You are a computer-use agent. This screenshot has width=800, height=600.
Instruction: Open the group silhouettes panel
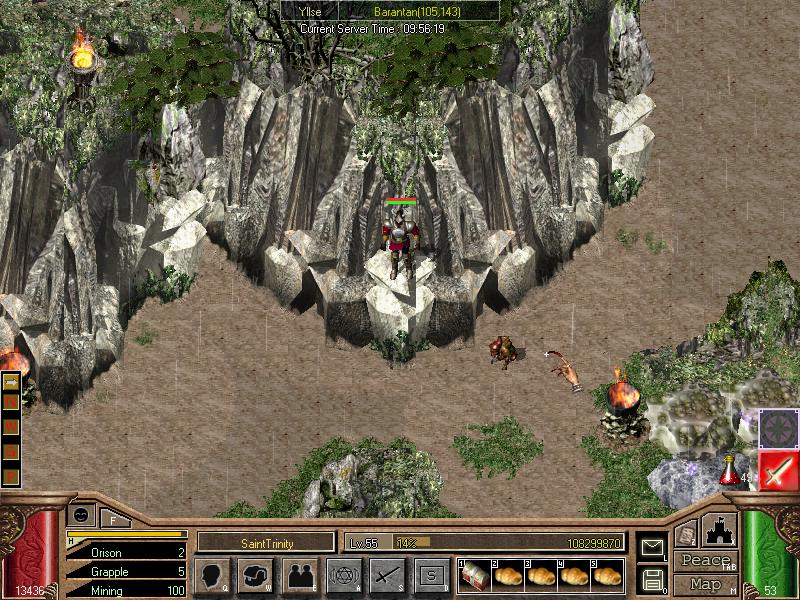(299, 575)
